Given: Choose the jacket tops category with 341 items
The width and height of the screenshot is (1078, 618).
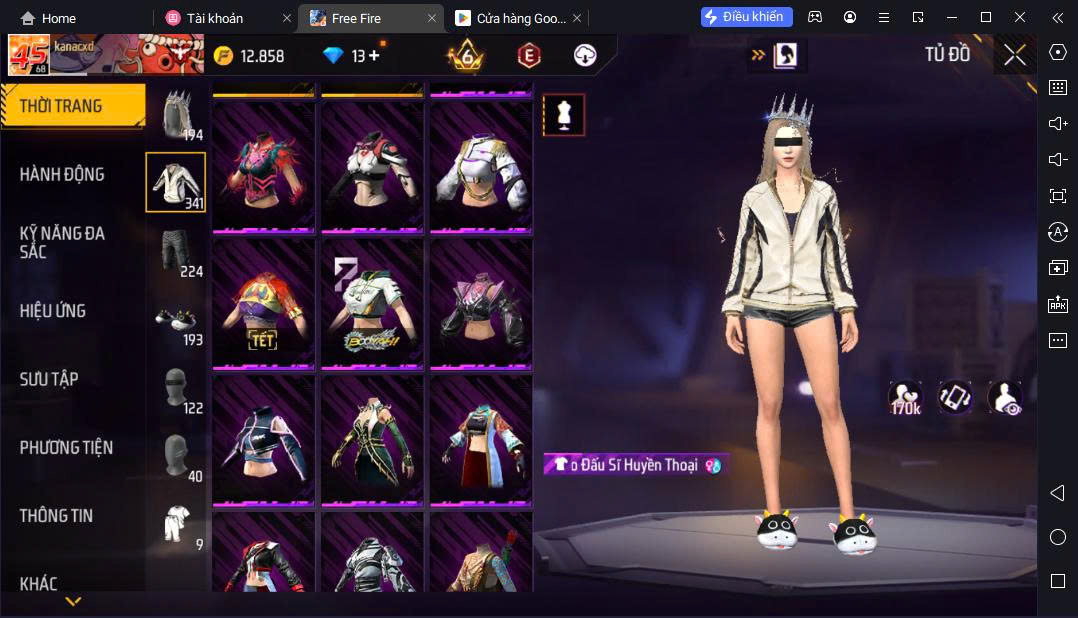Looking at the screenshot, I should coord(175,182).
